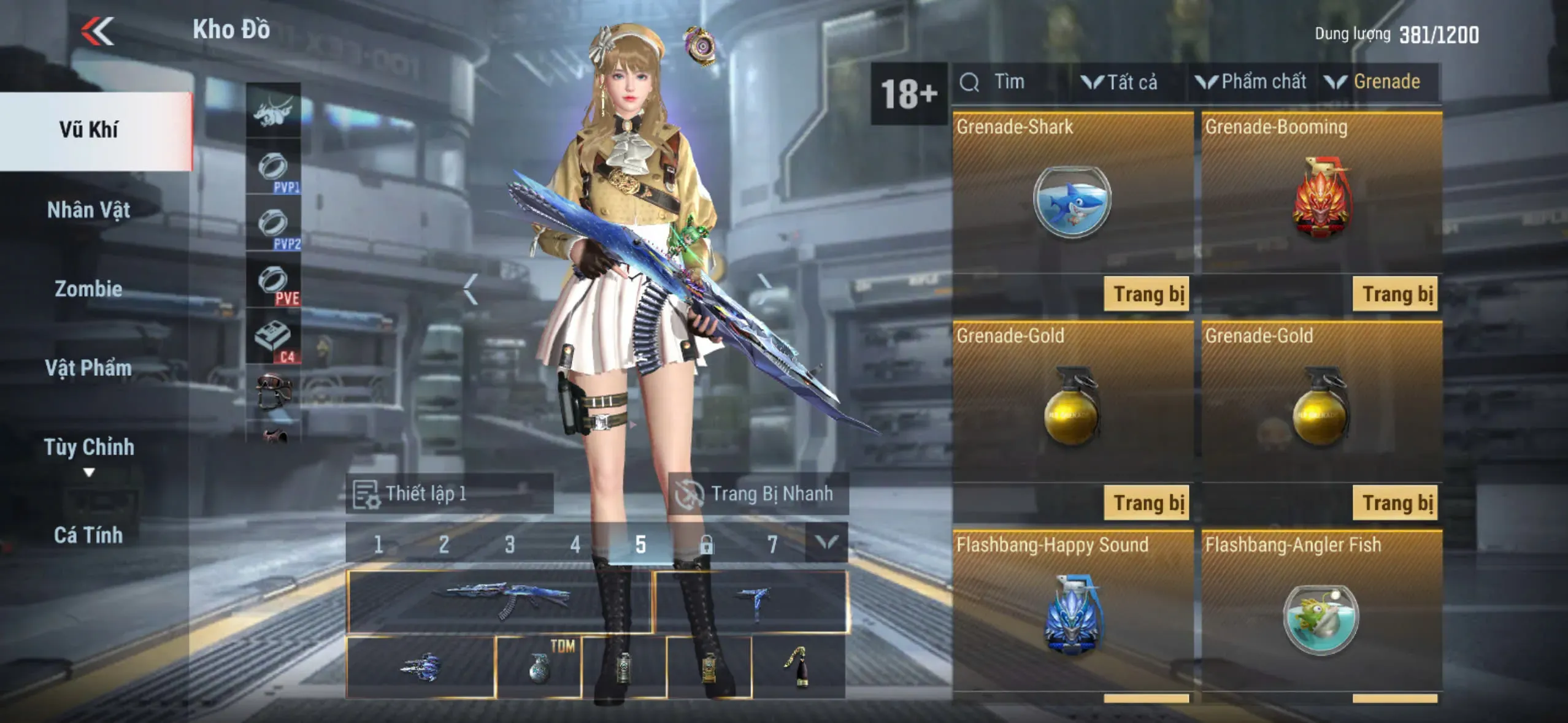Open the Thiết lập 1 loadout setup
1568x723 pixels.
449,494
